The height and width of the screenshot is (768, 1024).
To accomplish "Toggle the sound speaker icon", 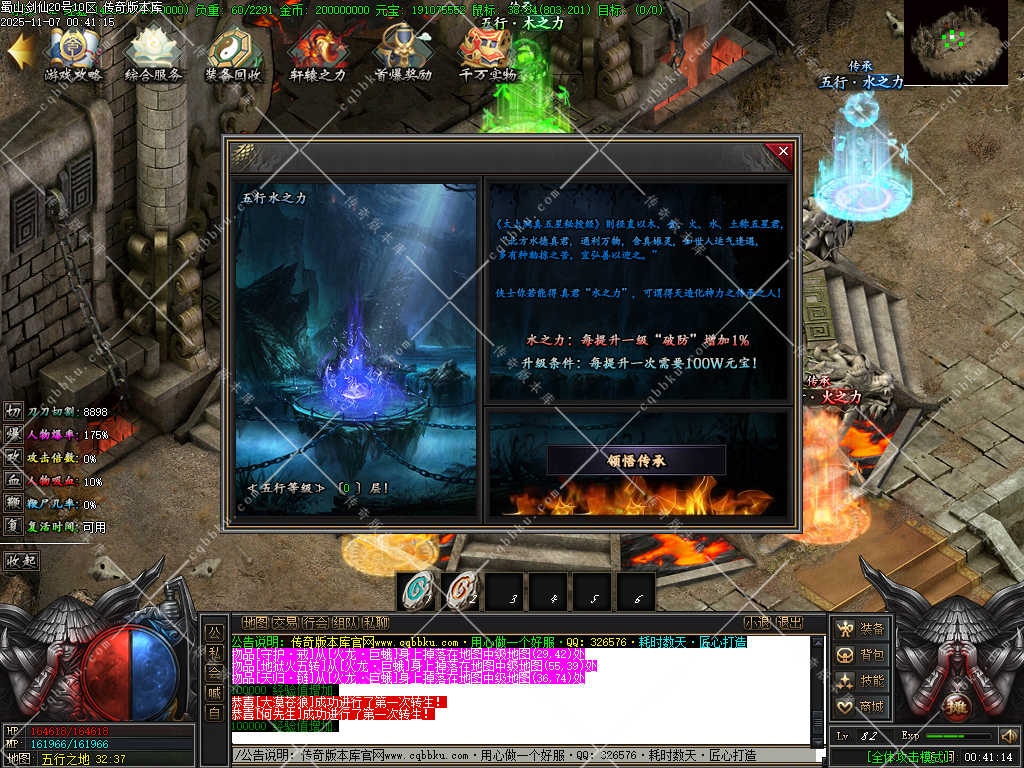I will pos(1008,736).
